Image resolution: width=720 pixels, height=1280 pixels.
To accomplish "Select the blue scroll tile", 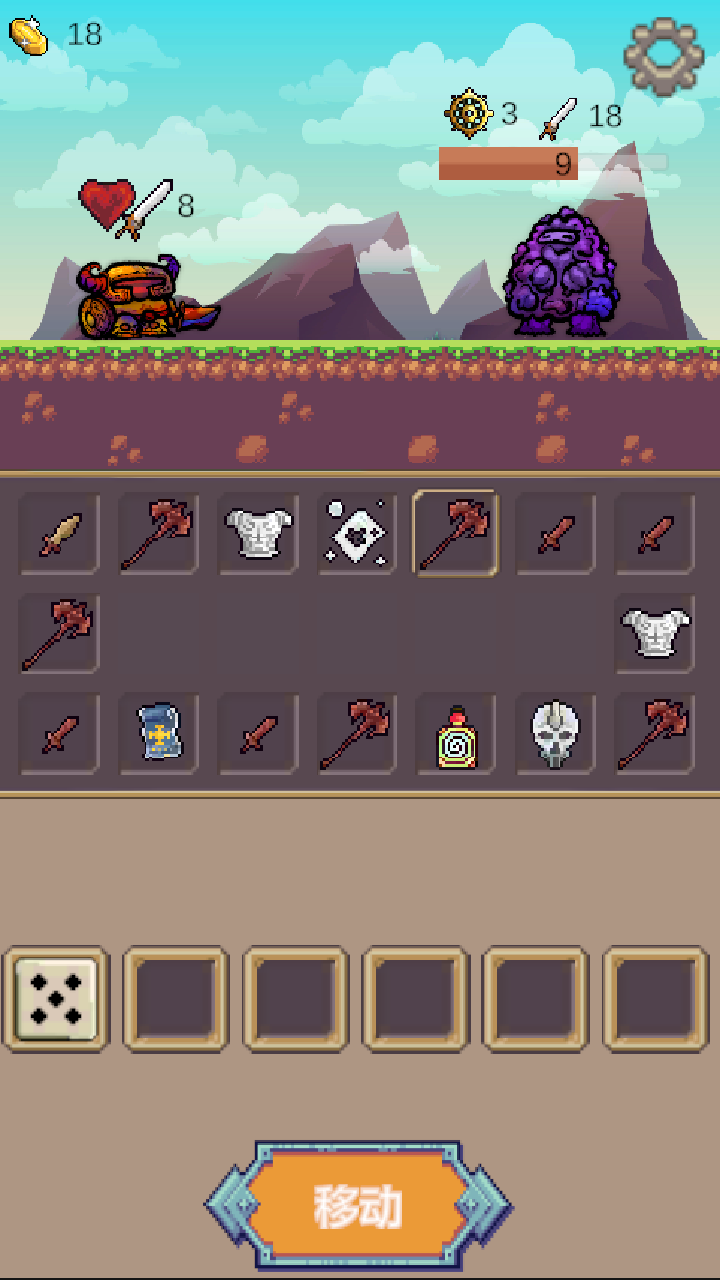I will pos(158,733).
